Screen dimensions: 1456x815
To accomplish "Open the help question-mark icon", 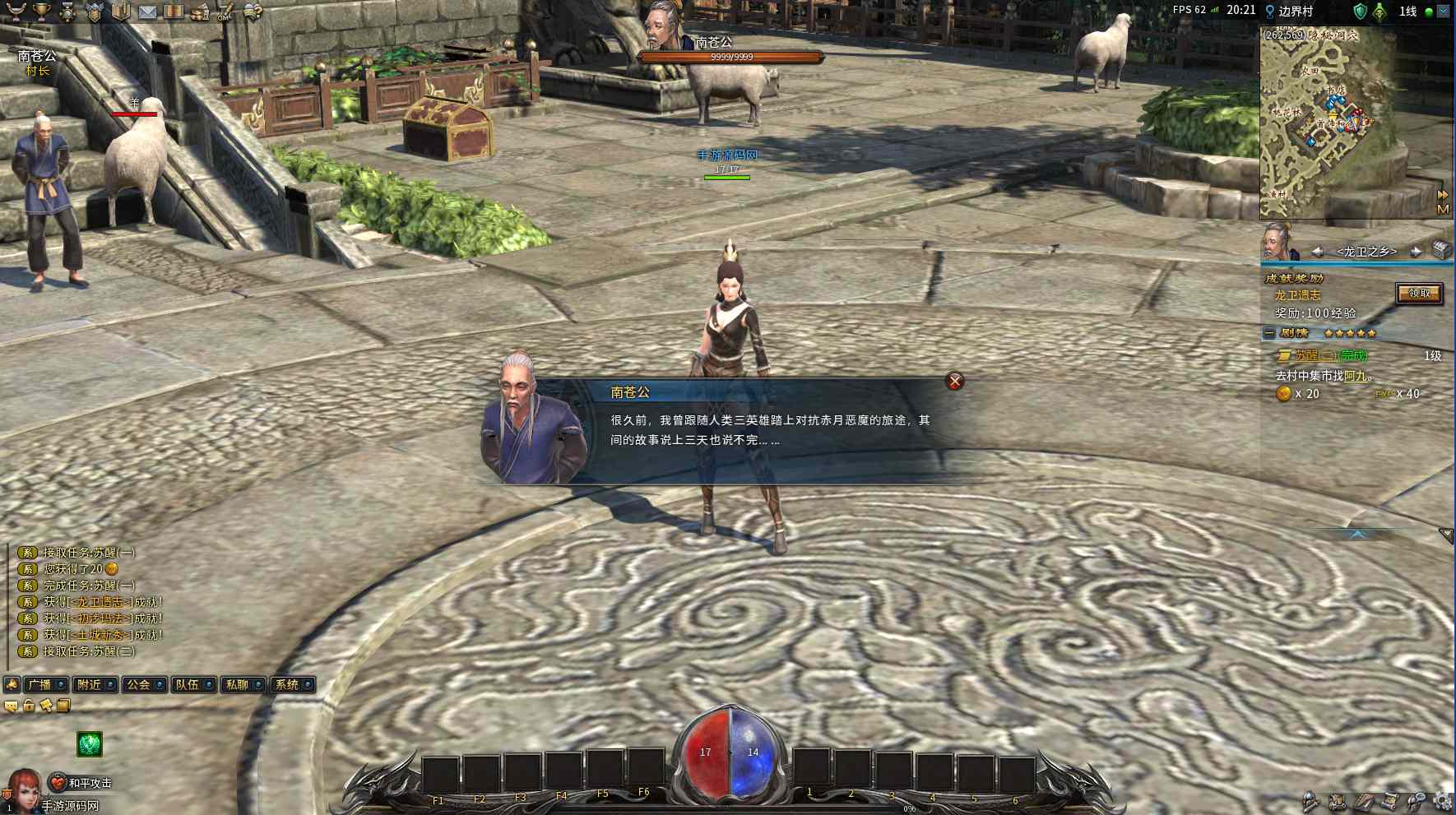I will 254,12.
